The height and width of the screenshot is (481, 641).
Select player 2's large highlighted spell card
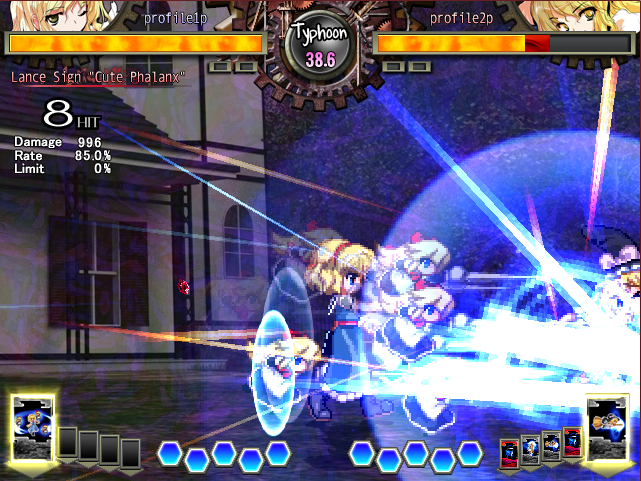[x=607, y=429]
